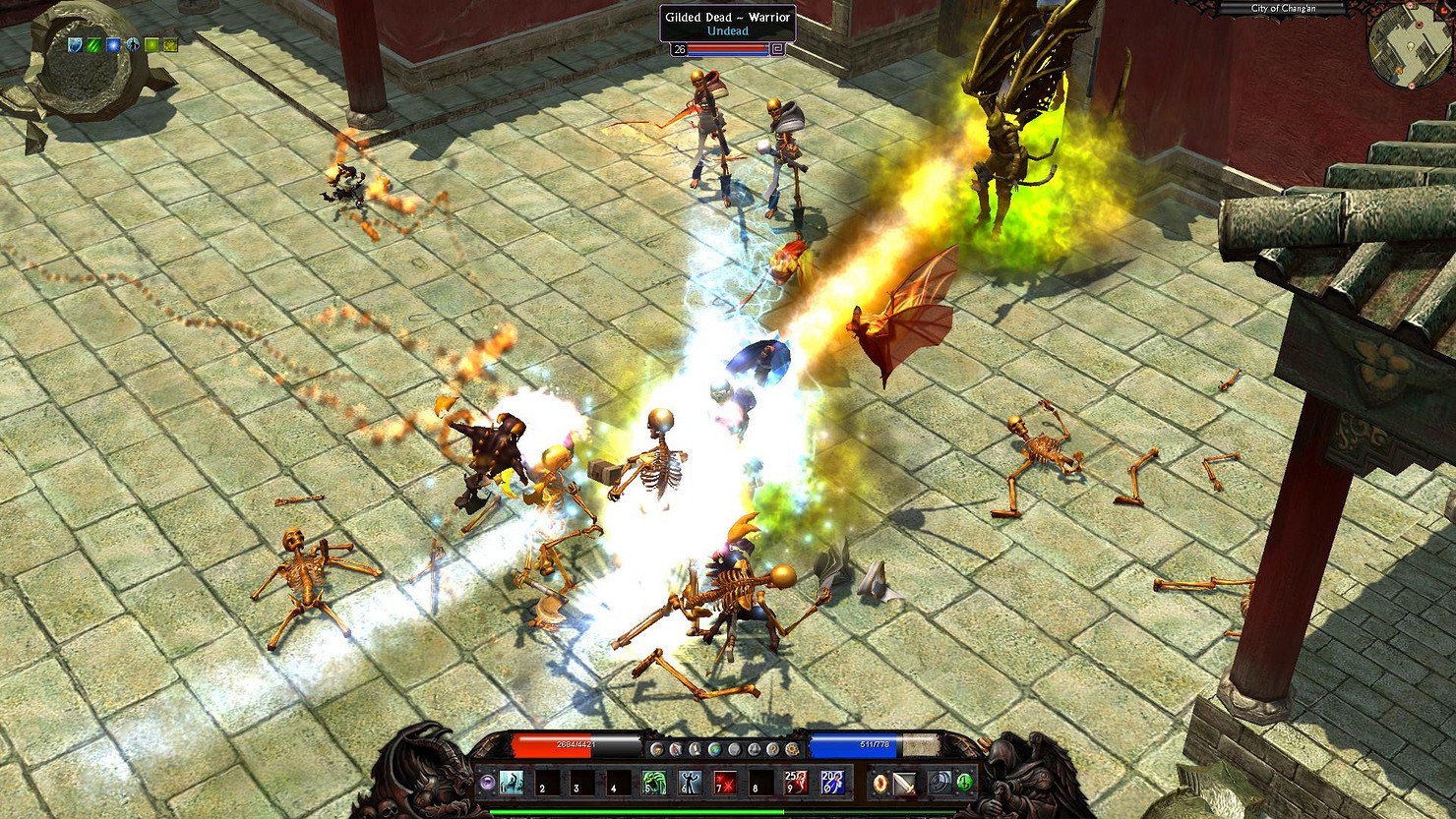This screenshot has width=1456, height=819.
Task: Select the sword attack icon
Action: pyautogui.click(x=905, y=783)
